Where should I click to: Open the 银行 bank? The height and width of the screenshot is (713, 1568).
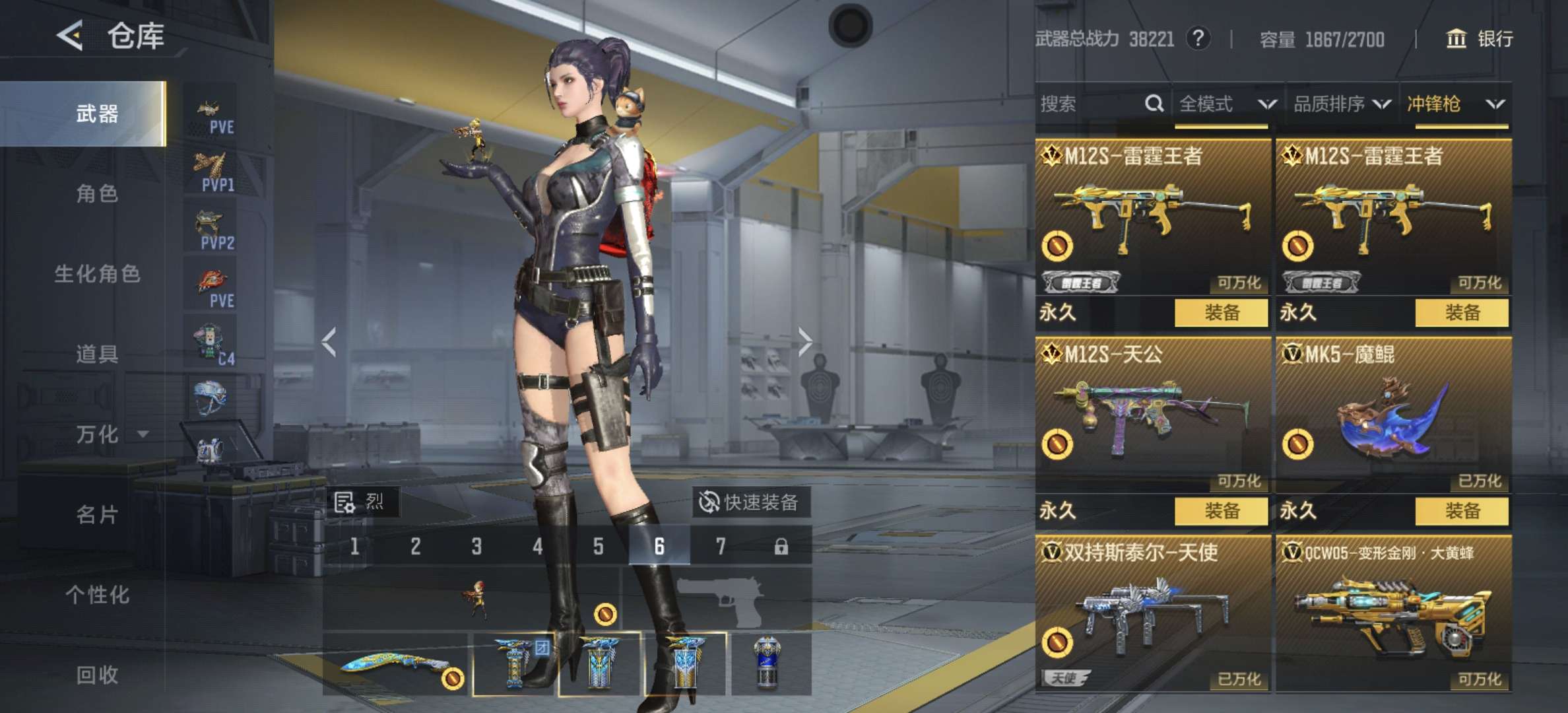click(x=1480, y=39)
